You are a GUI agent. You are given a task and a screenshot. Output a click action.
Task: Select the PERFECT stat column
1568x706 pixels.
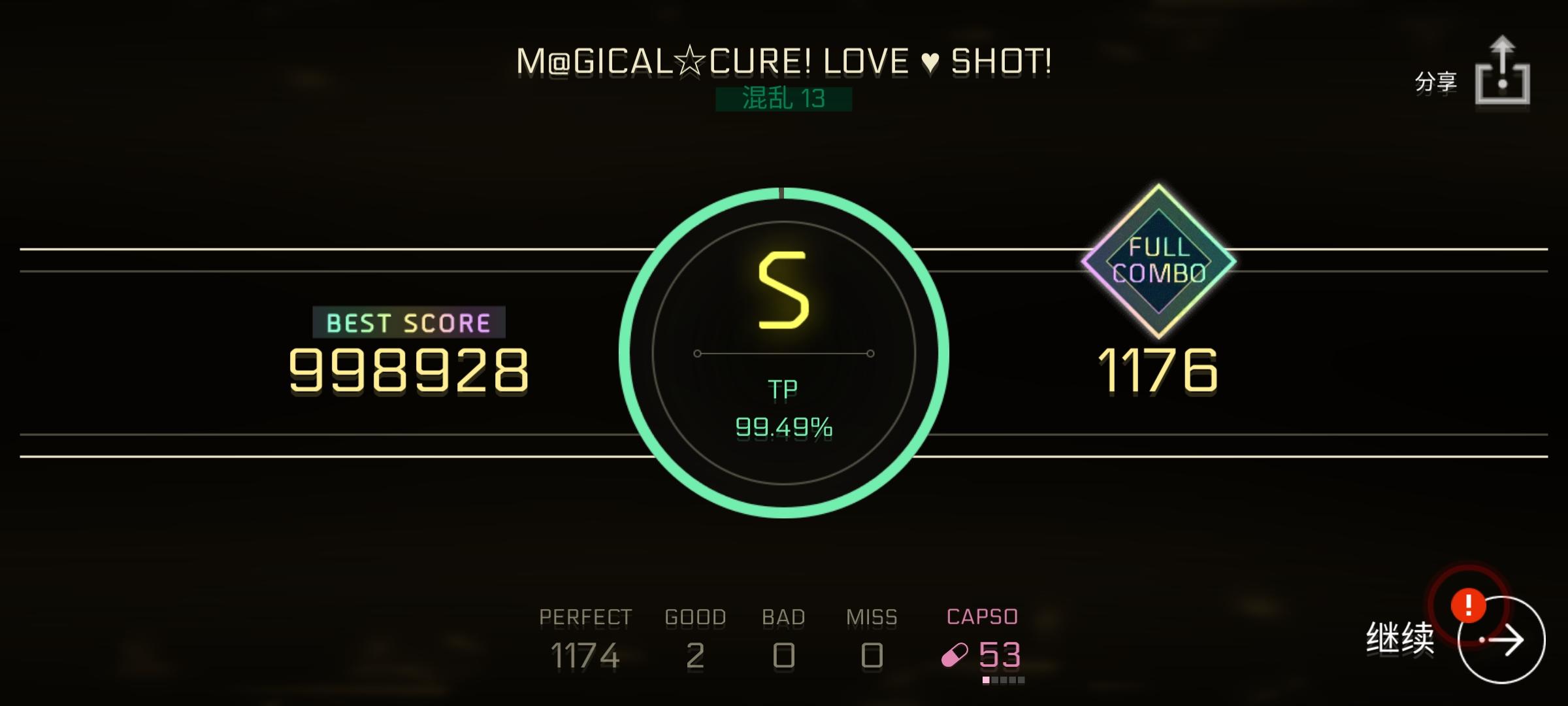(x=585, y=637)
